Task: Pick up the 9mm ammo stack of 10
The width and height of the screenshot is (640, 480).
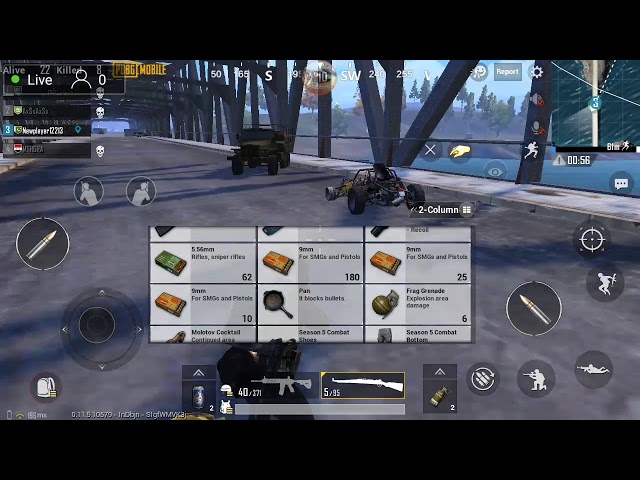Action: click(x=204, y=304)
